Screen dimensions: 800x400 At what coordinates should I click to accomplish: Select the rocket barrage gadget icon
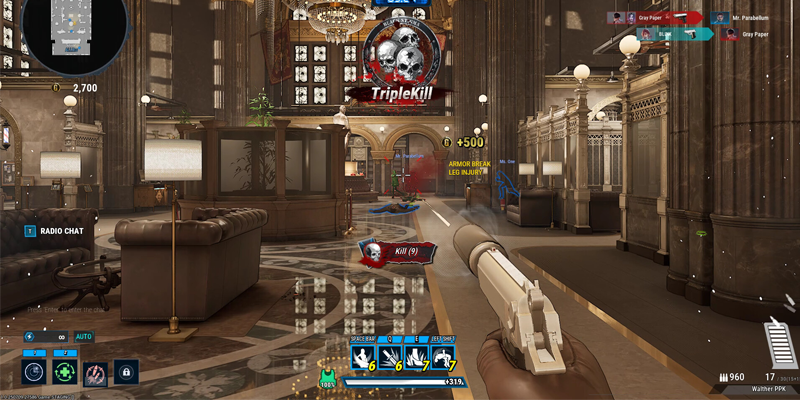click(x=95, y=372)
